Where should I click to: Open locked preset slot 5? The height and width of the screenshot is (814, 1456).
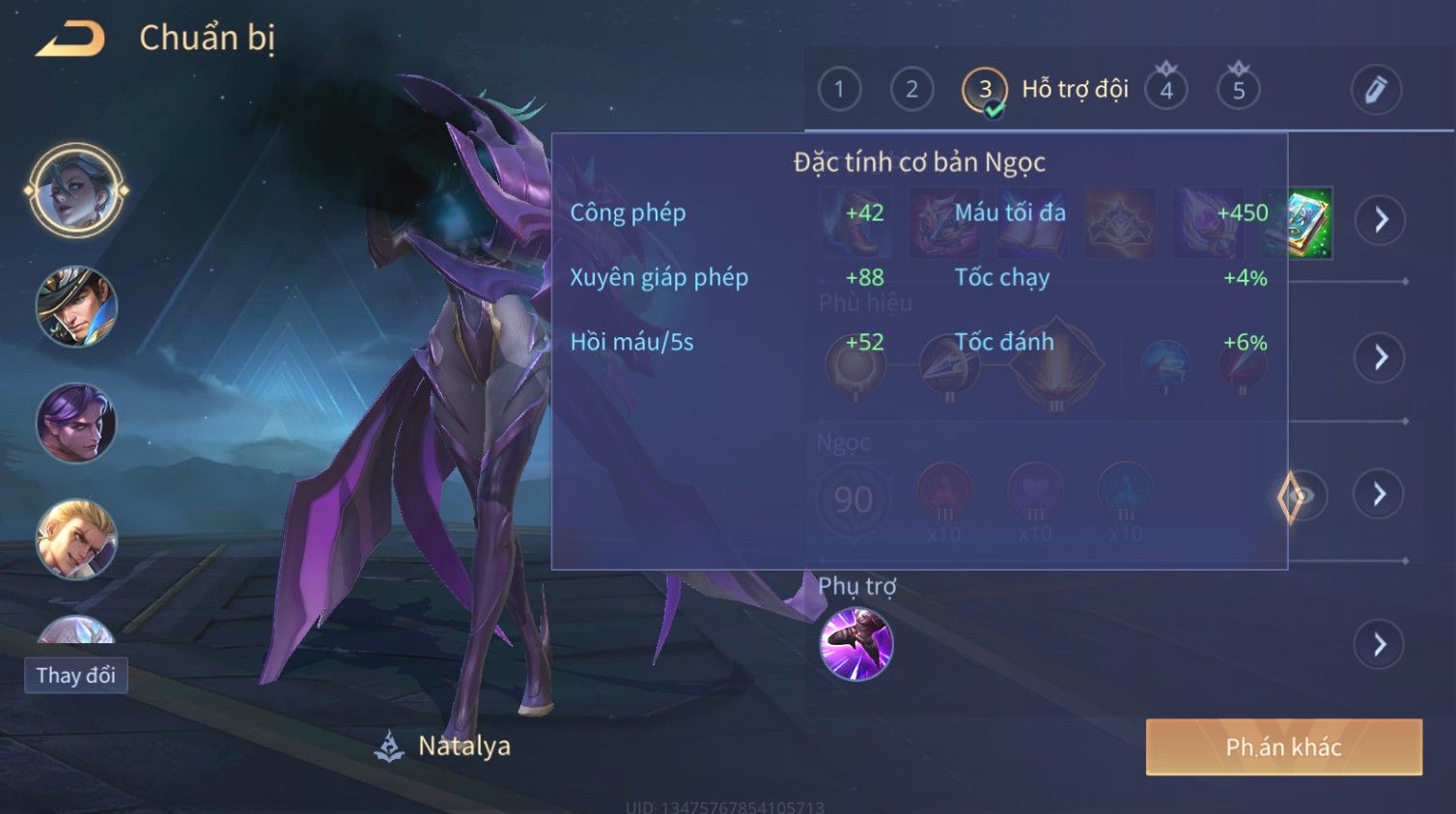[x=1239, y=90]
